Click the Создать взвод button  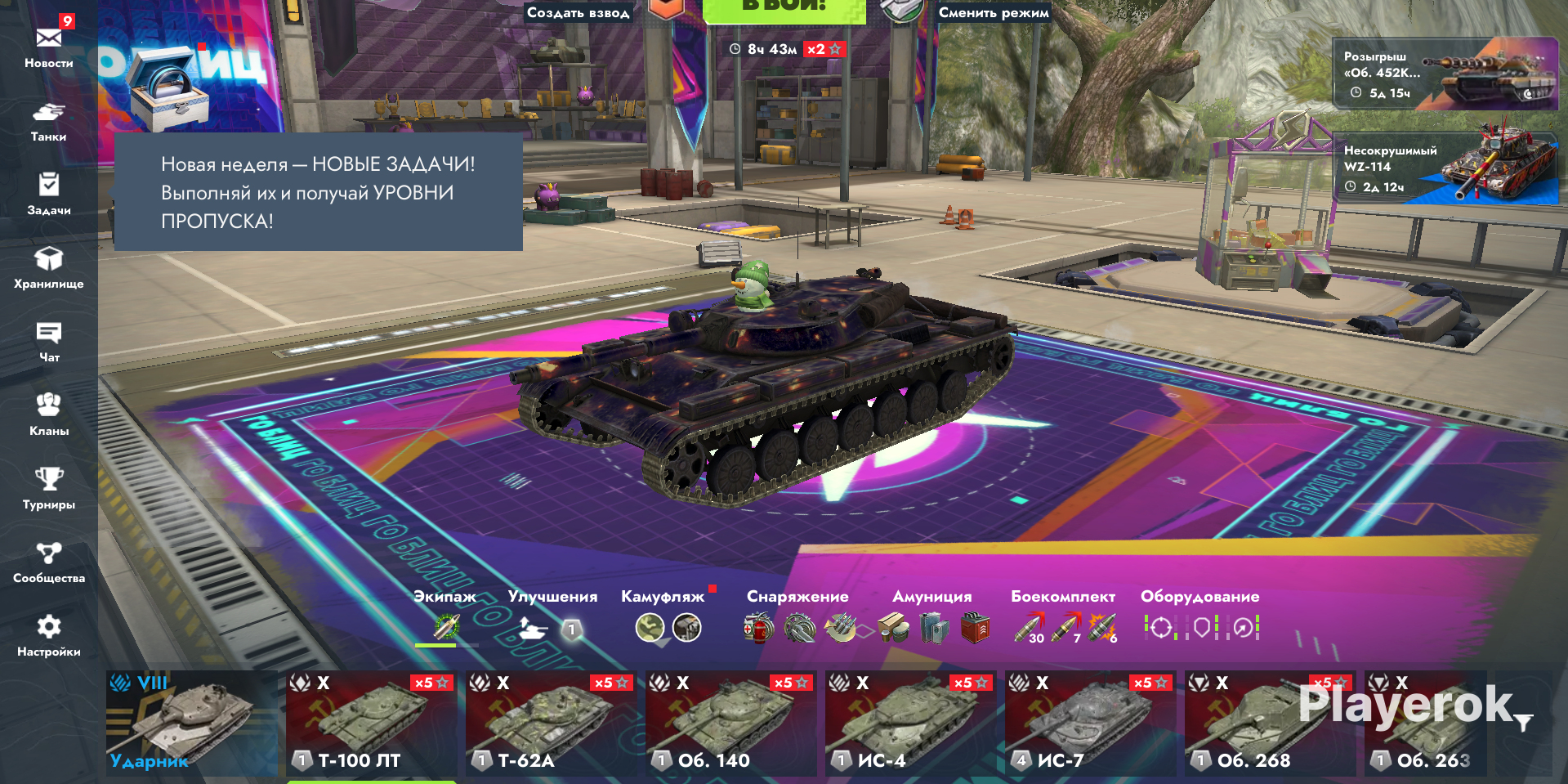(x=578, y=12)
